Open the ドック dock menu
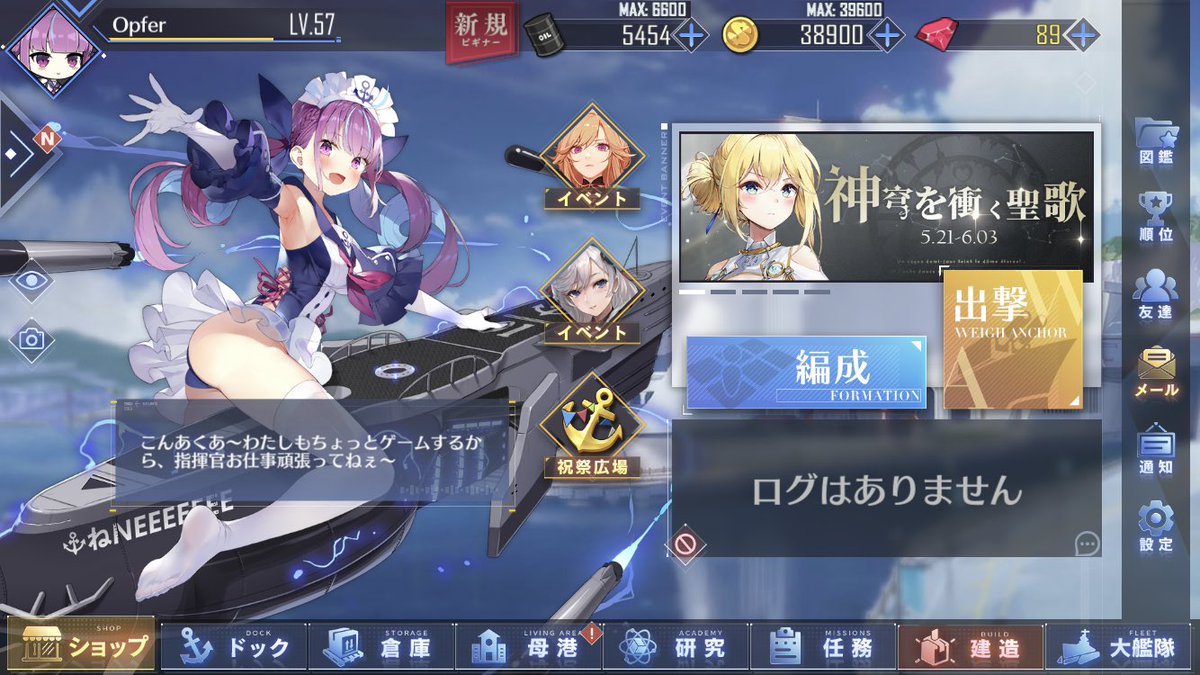The image size is (1200, 675). click(234, 647)
